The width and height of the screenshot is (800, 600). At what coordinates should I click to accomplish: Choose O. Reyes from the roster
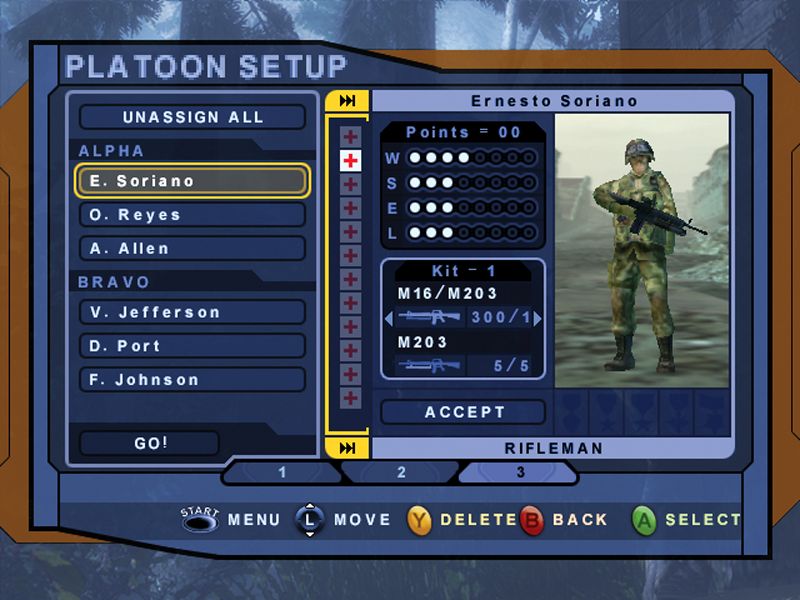pyautogui.click(x=192, y=215)
